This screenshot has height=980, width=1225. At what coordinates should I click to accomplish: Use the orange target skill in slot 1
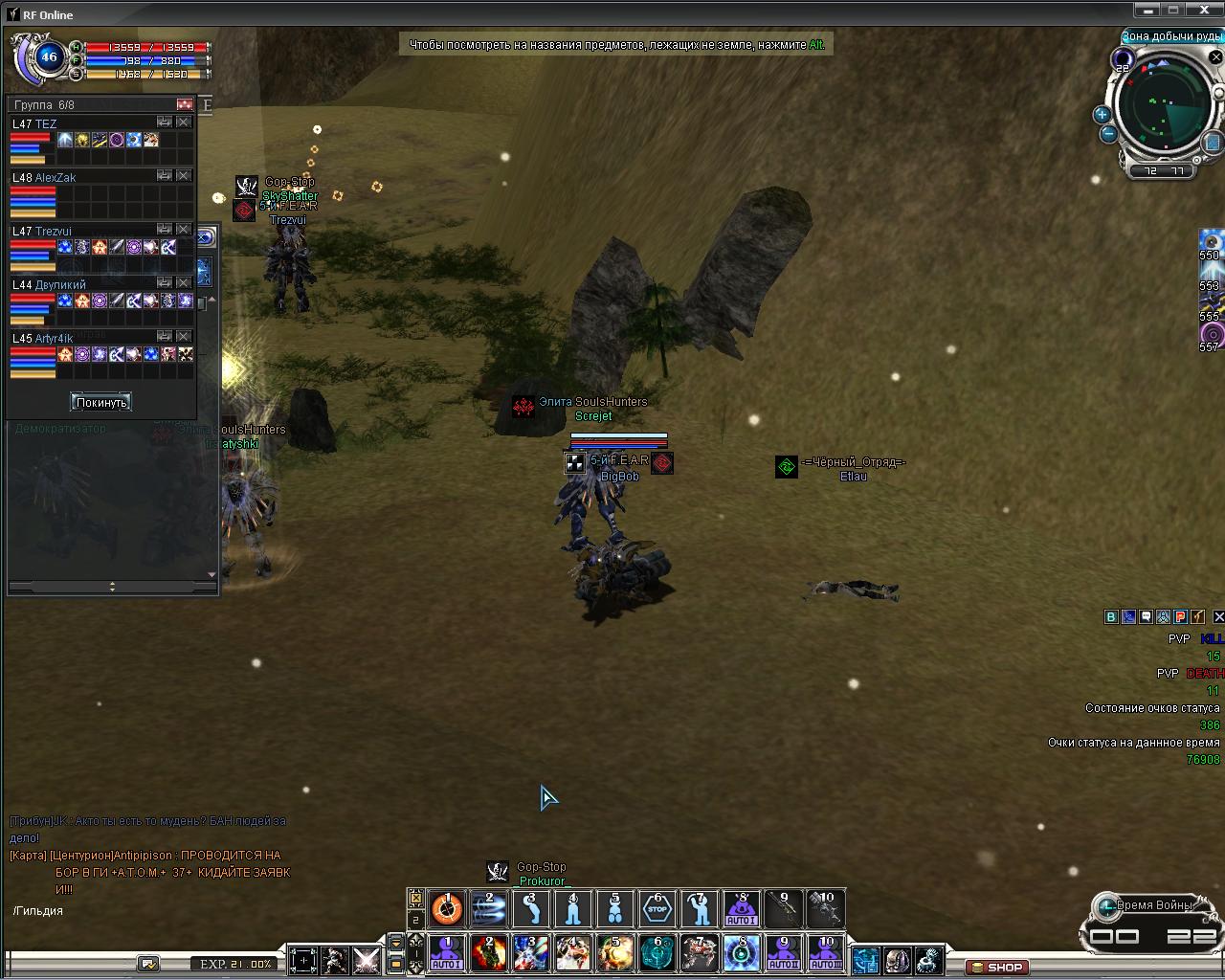tap(447, 909)
